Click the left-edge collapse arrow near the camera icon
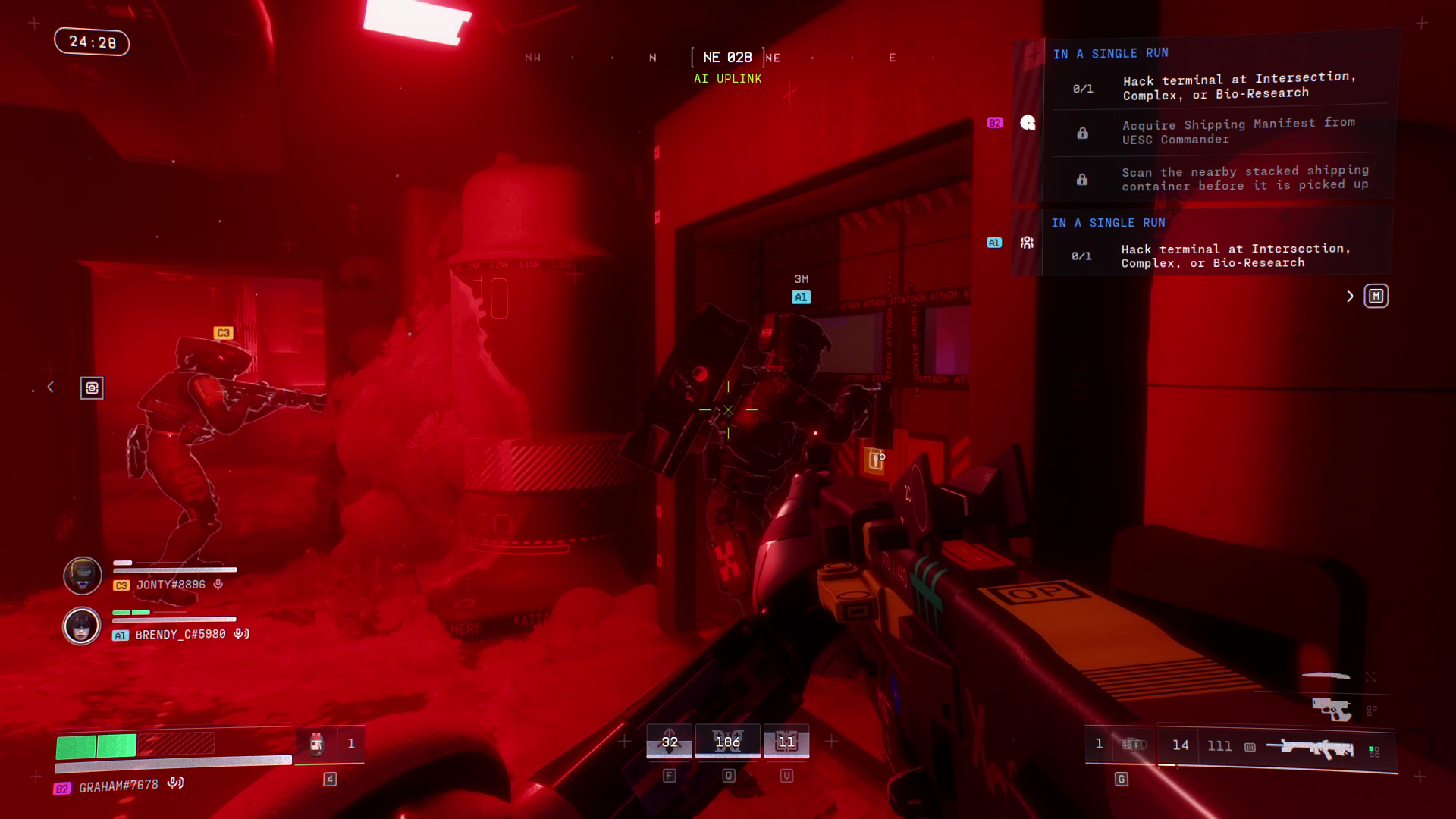 coord(50,387)
